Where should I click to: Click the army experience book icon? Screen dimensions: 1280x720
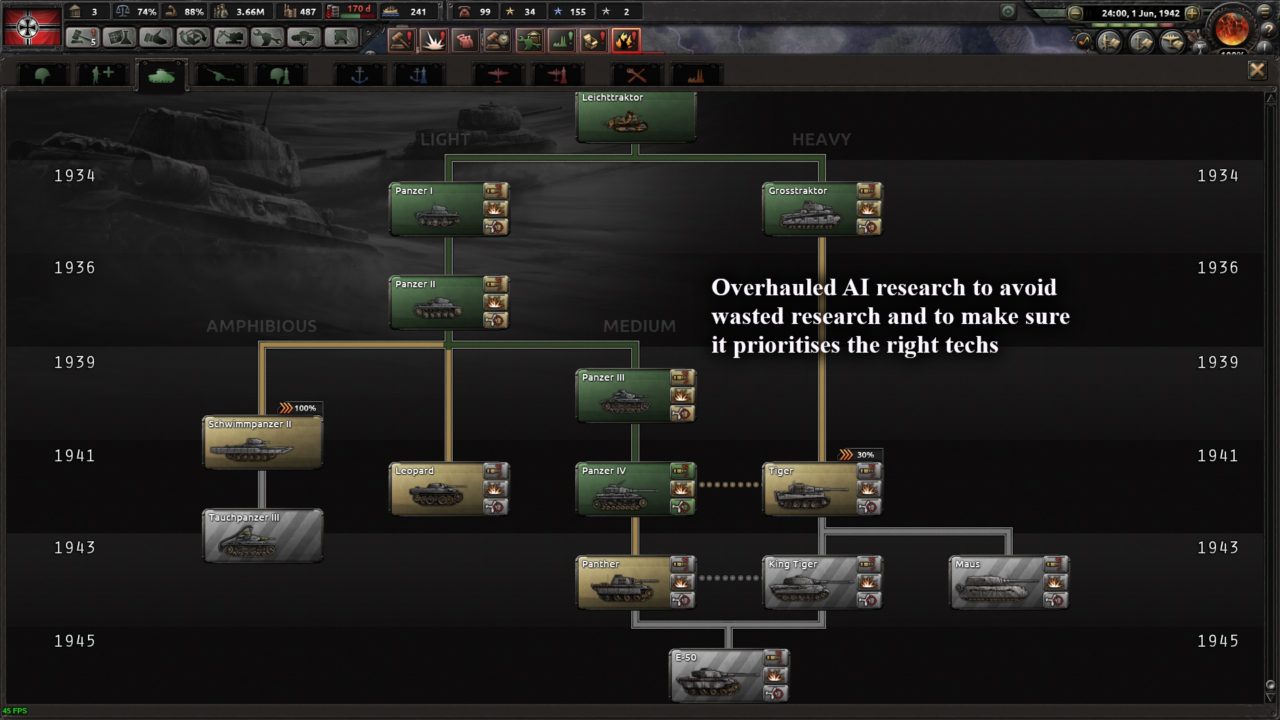pyautogui.click(x=1108, y=42)
